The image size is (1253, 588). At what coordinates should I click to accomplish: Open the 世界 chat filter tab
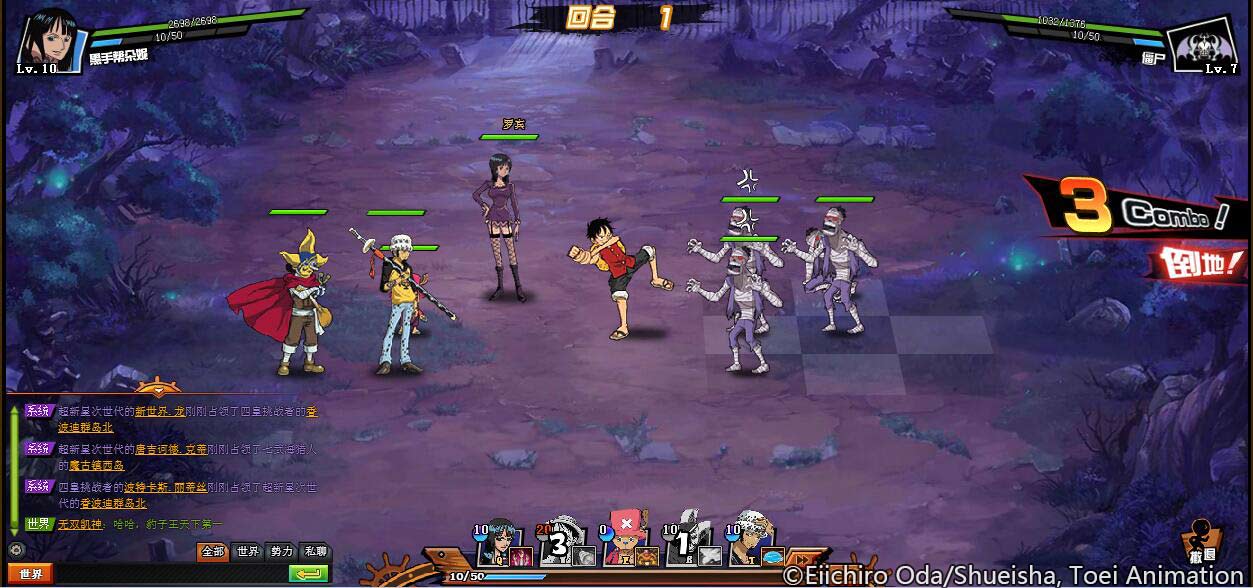coord(247,551)
